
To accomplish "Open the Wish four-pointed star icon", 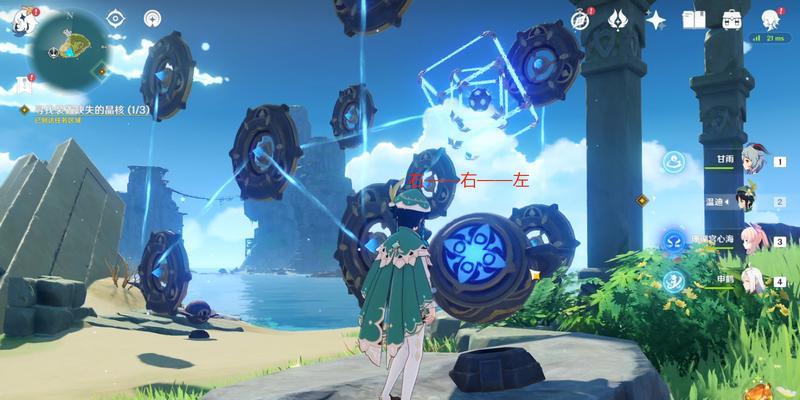I will pos(656,19).
